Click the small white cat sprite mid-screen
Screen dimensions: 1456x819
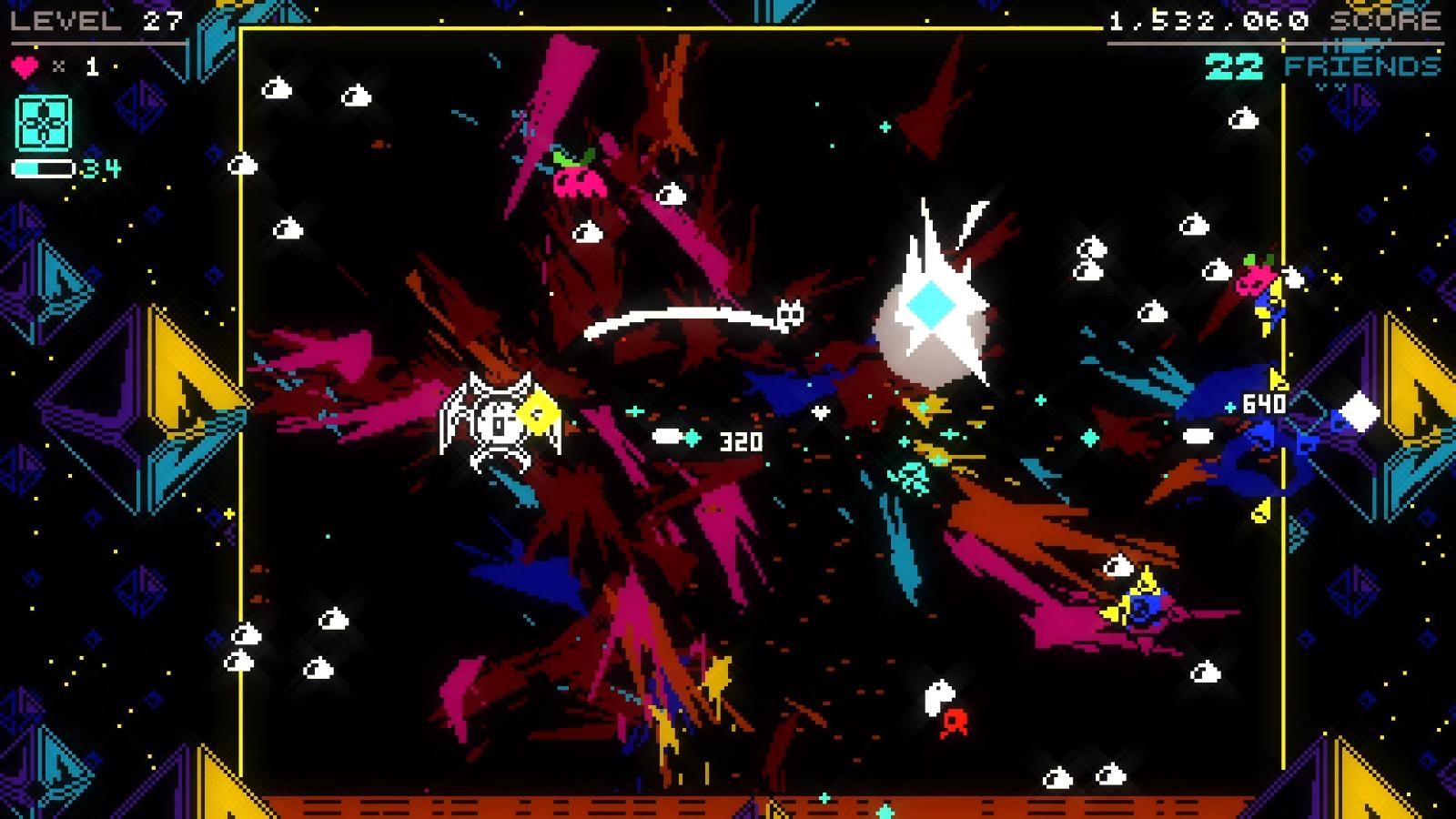(791, 314)
